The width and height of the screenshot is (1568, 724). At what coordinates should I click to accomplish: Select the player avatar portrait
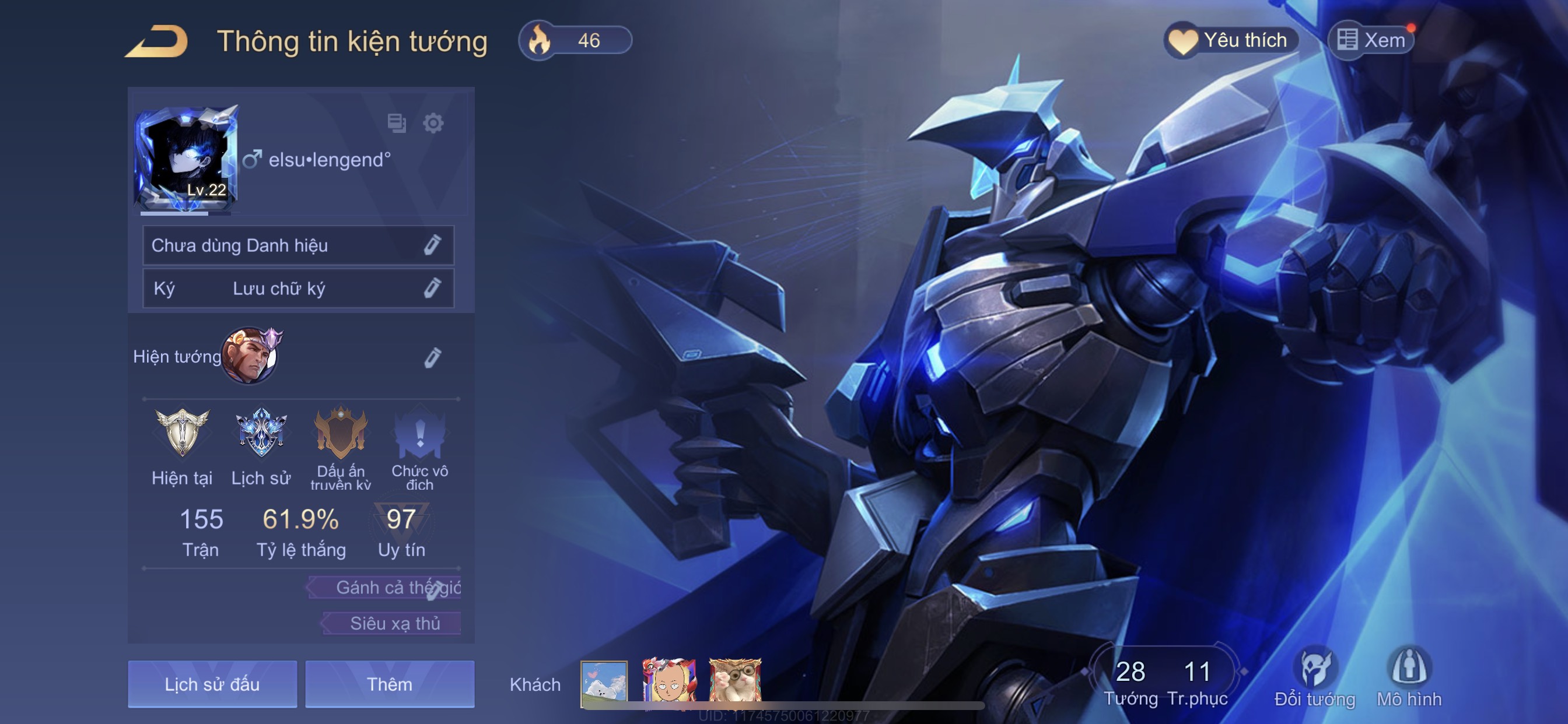pos(186,158)
